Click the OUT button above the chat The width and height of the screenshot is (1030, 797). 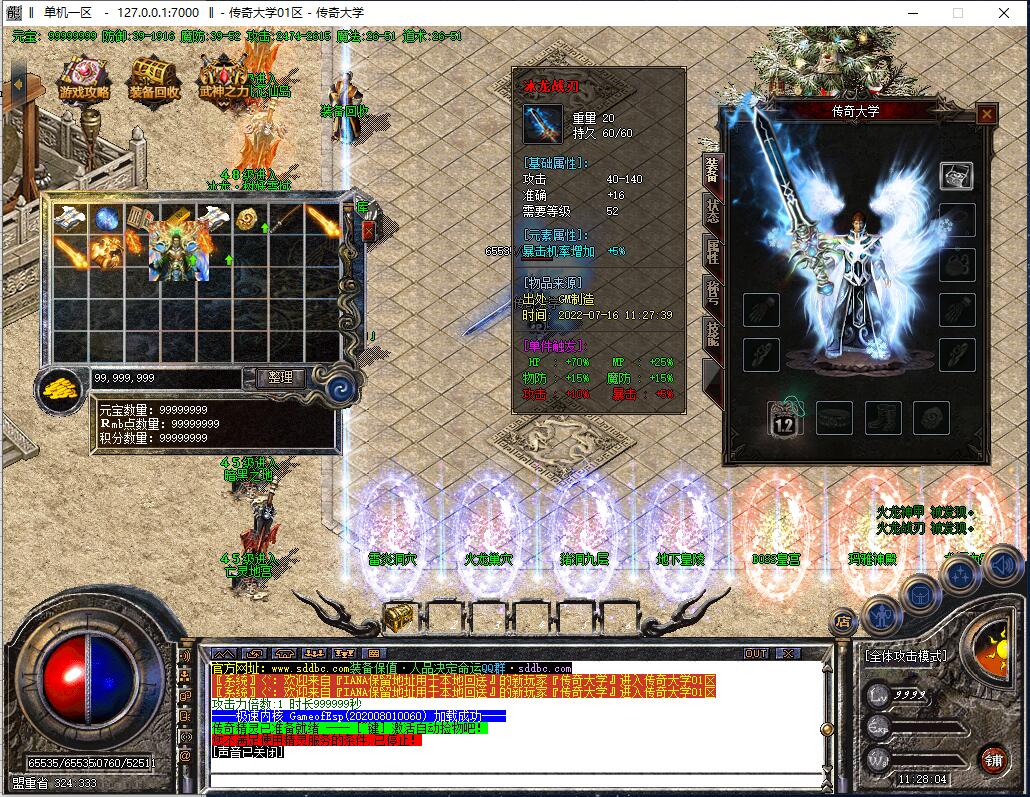(x=756, y=653)
